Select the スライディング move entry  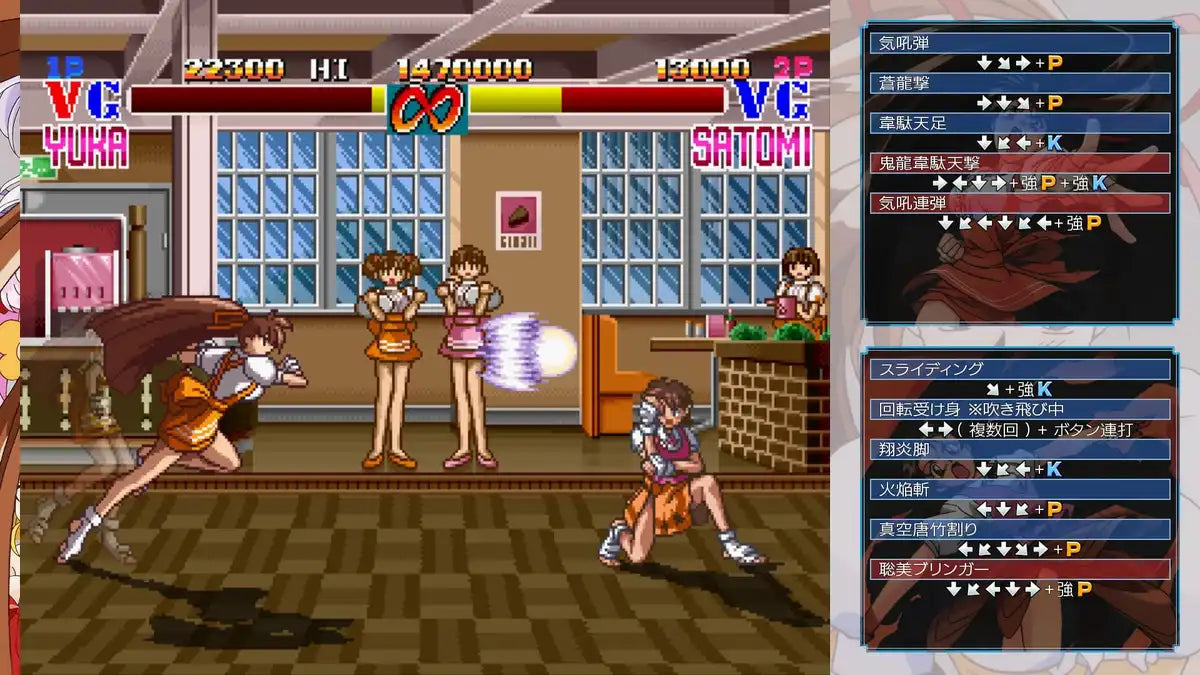pyautogui.click(x=1020, y=369)
